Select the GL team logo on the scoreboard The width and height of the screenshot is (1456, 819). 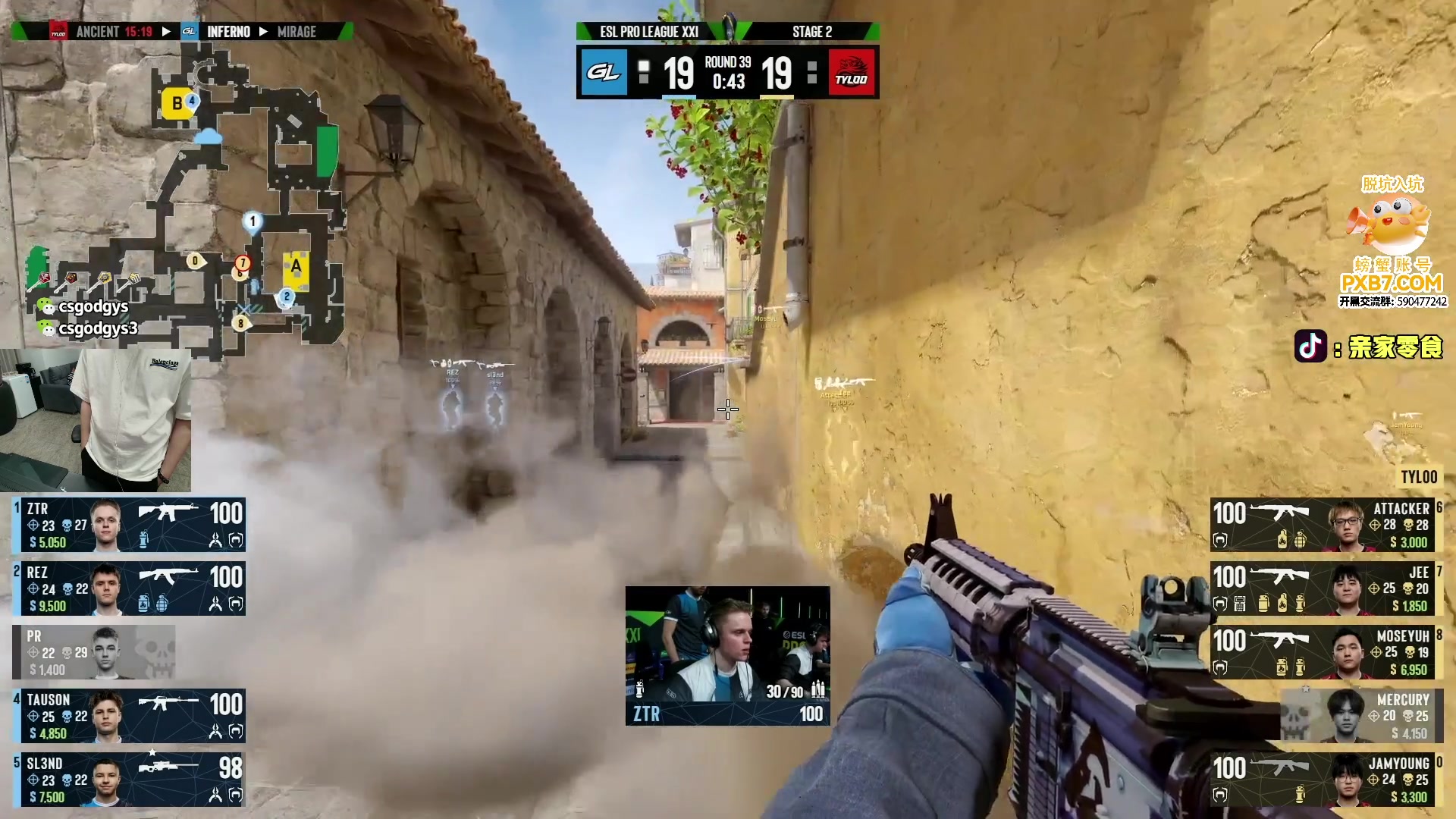(604, 73)
